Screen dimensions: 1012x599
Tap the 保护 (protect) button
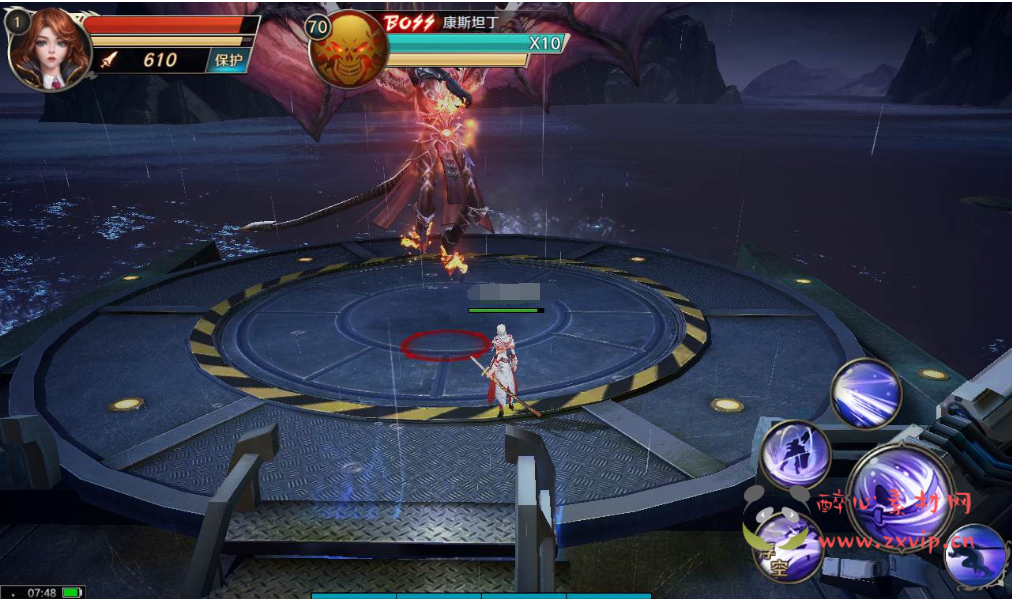pyautogui.click(x=228, y=60)
